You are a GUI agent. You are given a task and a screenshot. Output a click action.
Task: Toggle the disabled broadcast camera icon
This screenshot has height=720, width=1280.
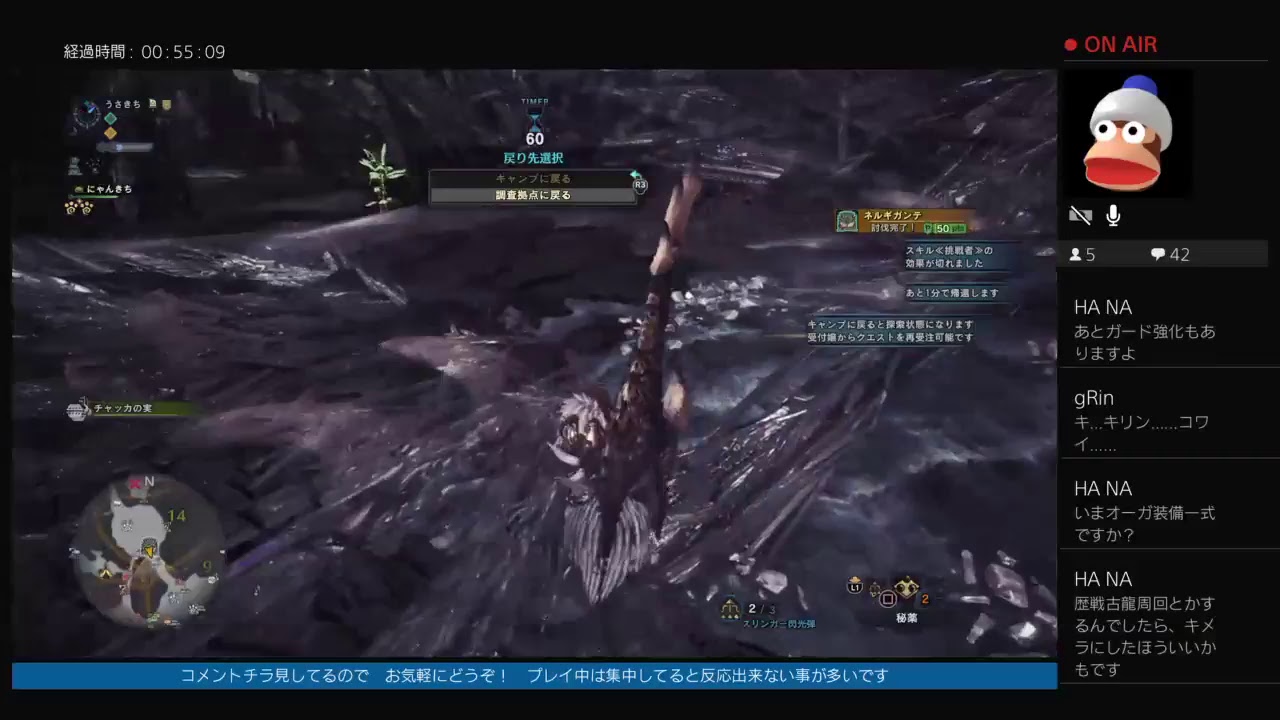click(1081, 214)
